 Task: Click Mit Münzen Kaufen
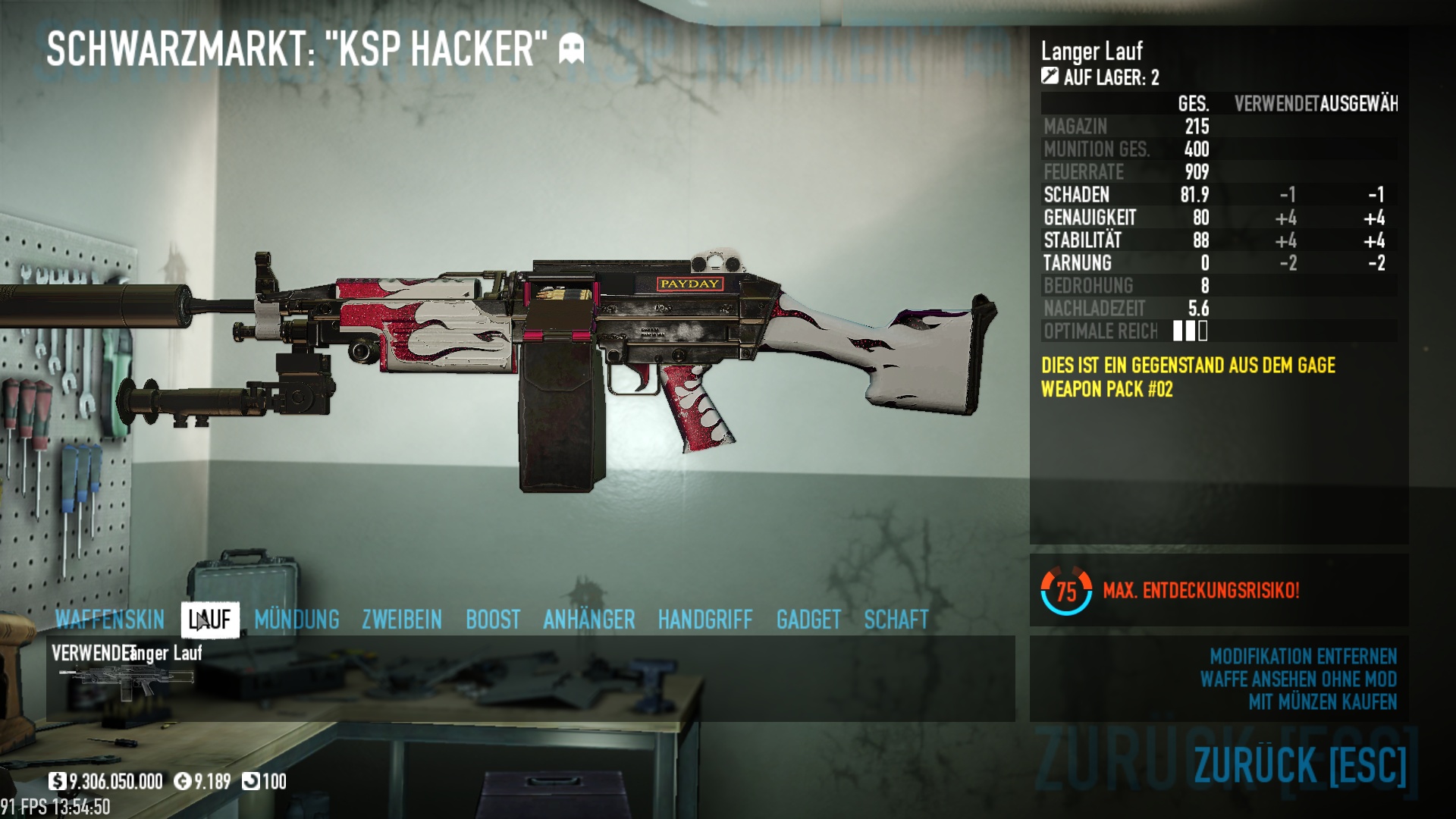(x=1323, y=702)
